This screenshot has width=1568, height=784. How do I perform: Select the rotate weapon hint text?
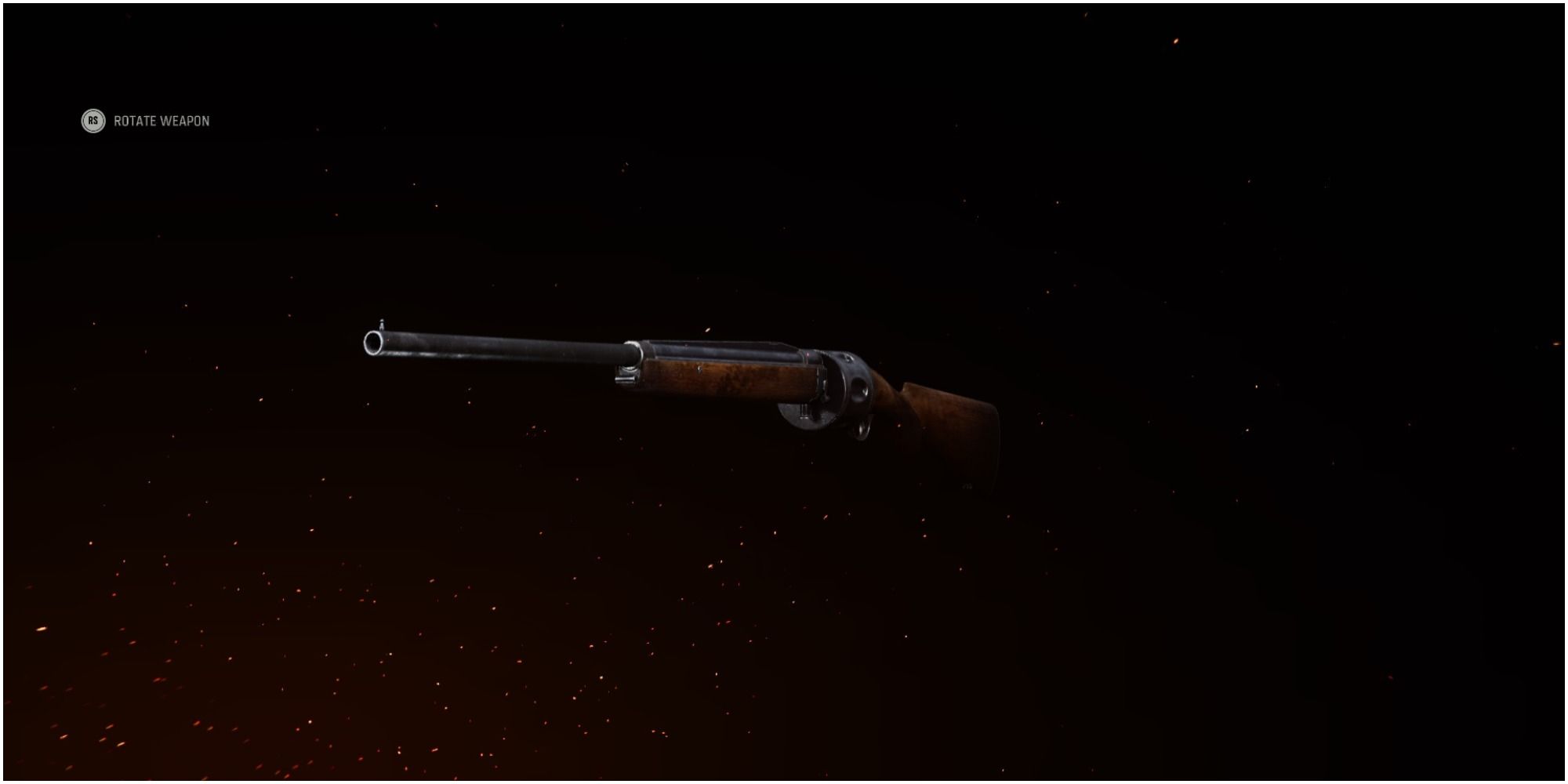pyautogui.click(x=162, y=121)
